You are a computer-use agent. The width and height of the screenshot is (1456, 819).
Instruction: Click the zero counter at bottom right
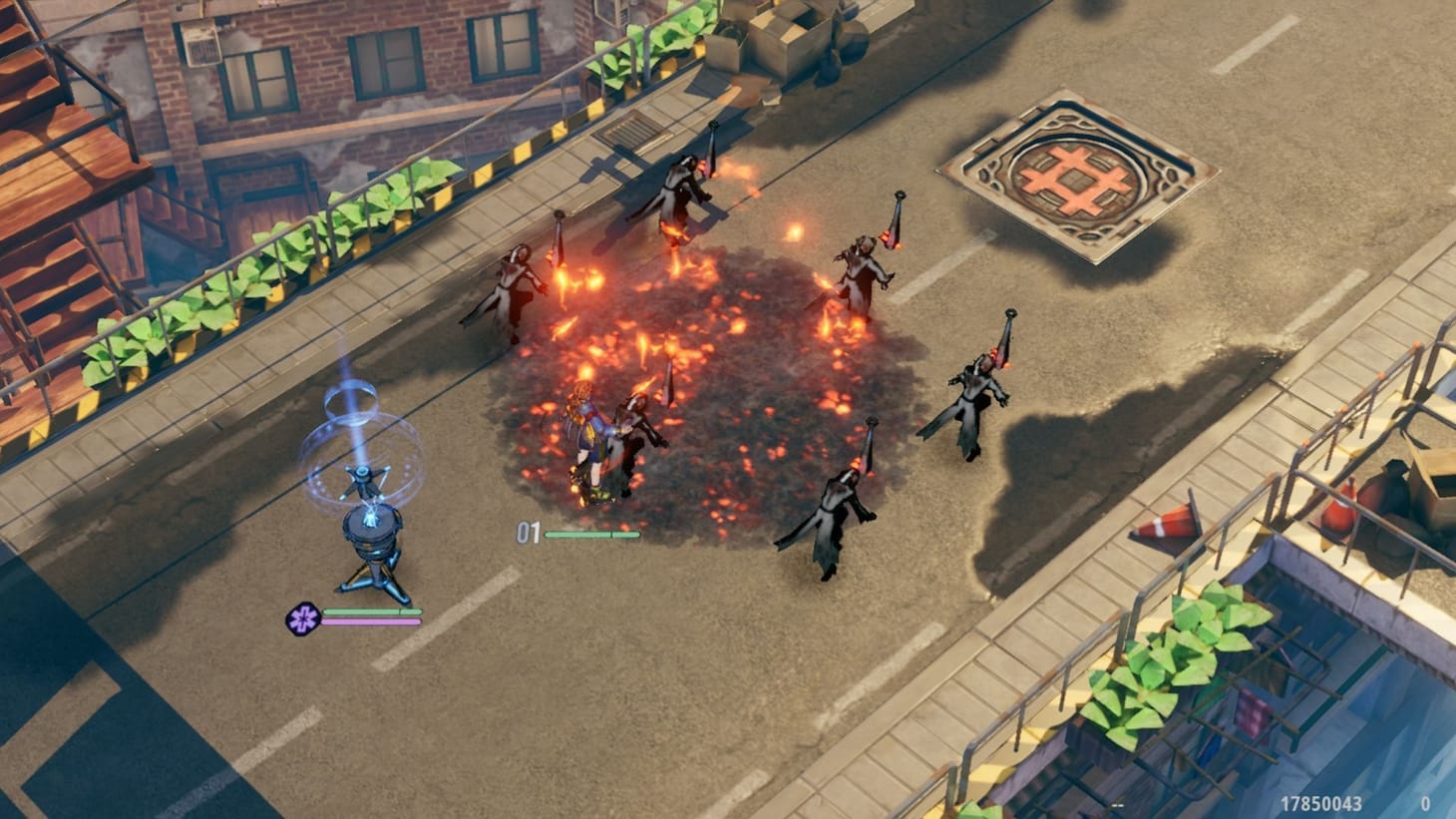(x=1428, y=801)
